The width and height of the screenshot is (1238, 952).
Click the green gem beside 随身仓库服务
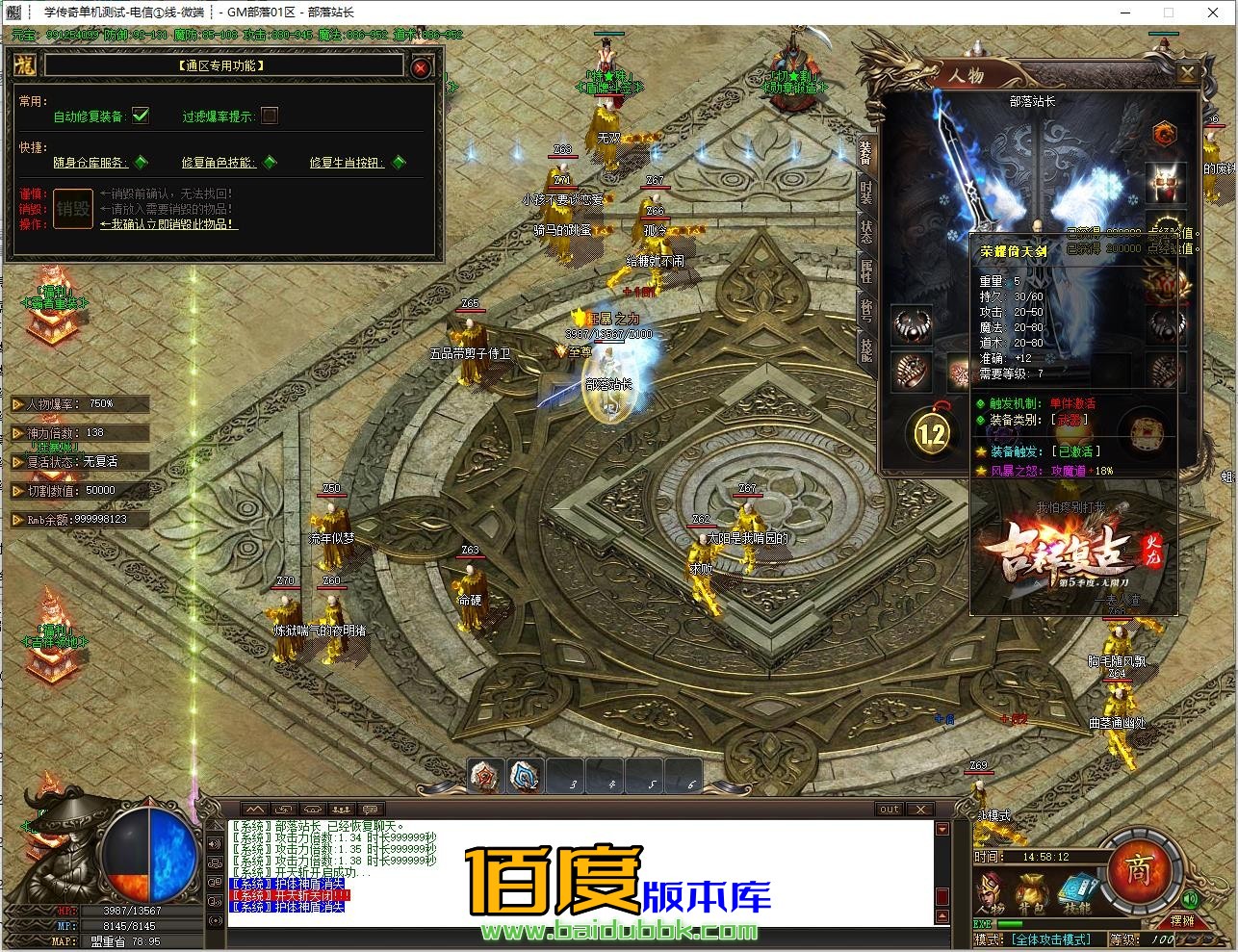(141, 162)
